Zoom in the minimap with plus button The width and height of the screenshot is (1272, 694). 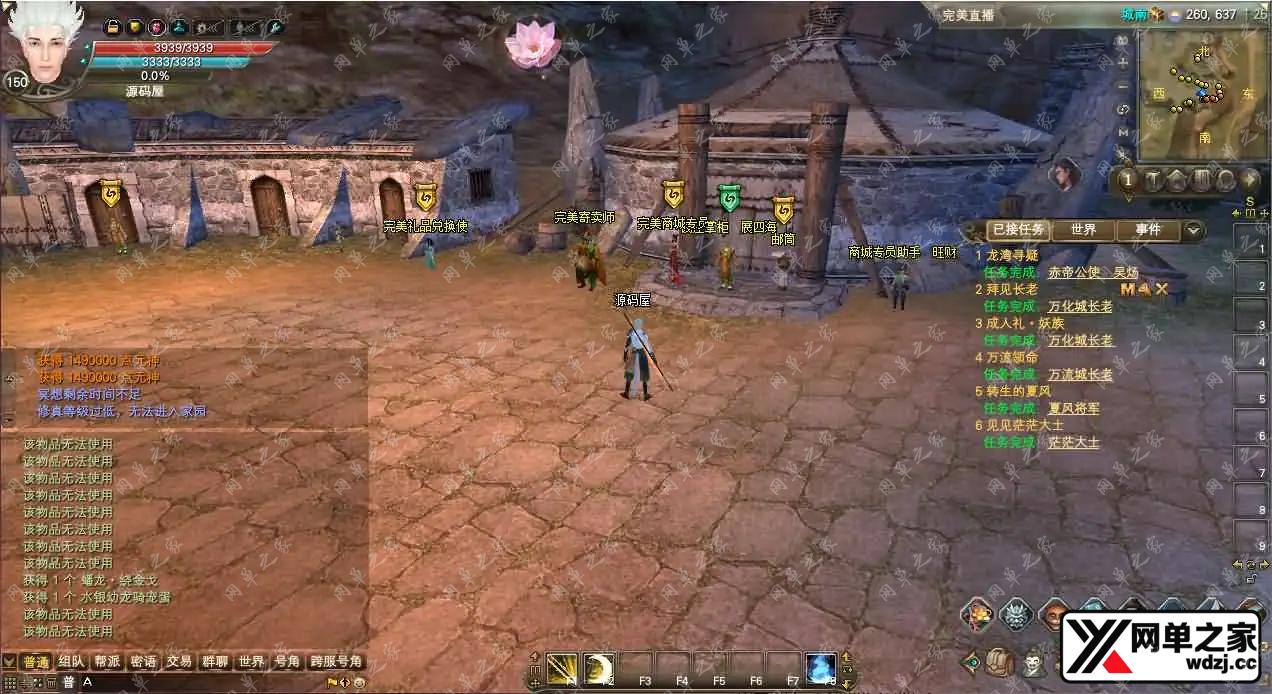click(1123, 62)
